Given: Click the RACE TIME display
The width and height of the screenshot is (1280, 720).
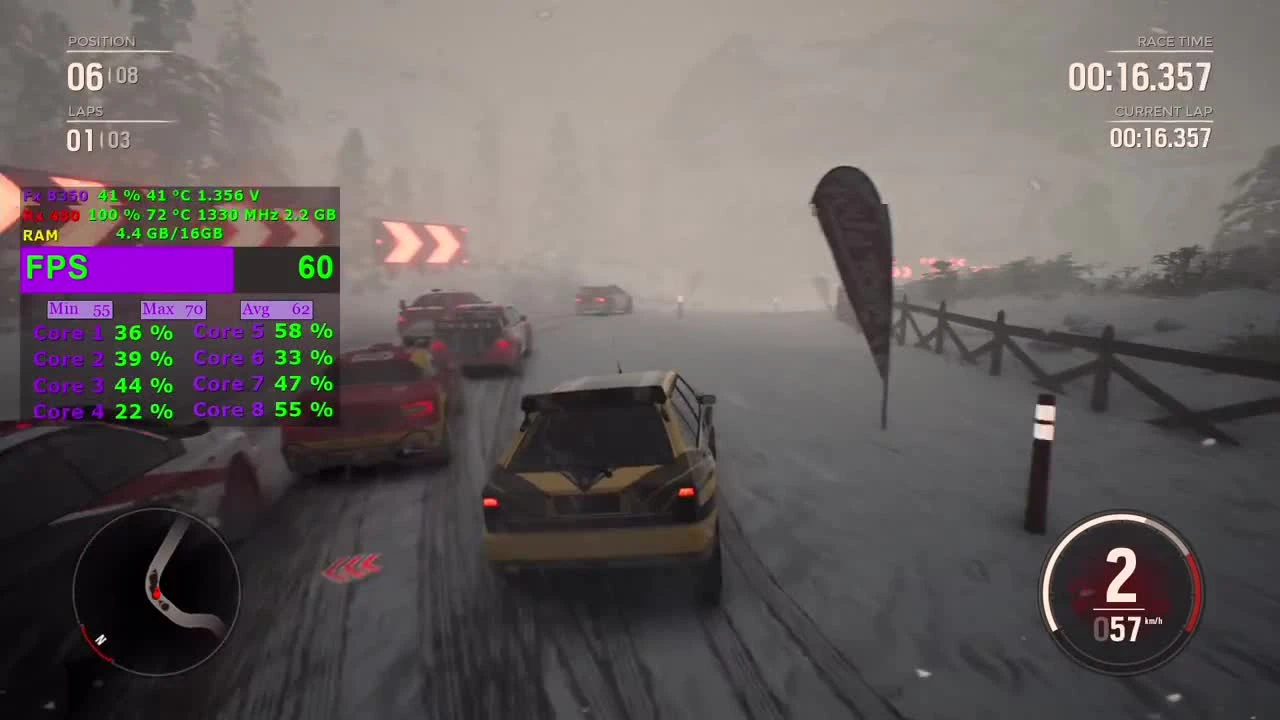Looking at the screenshot, I should click(1140, 78).
